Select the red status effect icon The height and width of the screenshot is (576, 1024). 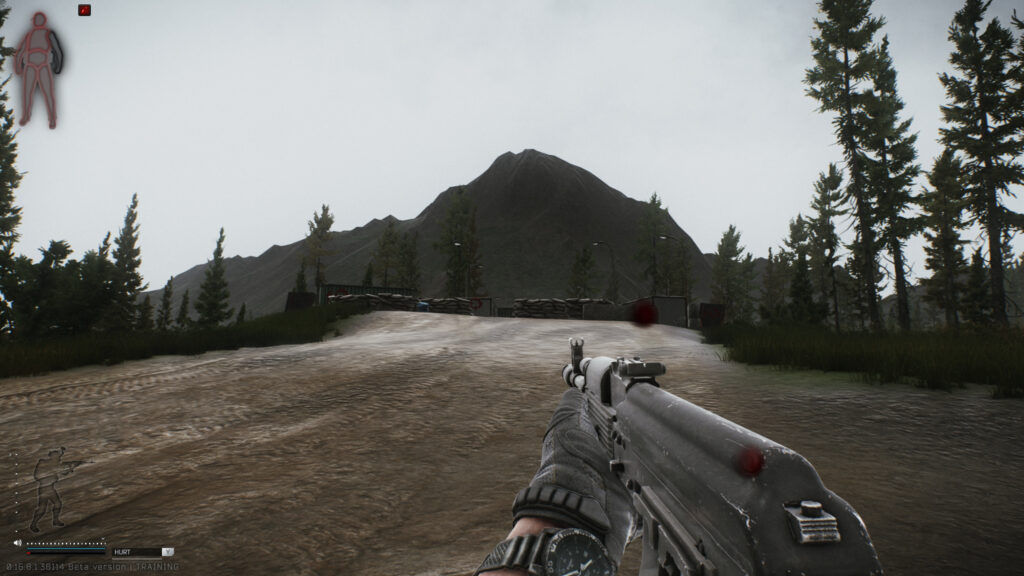[x=85, y=10]
